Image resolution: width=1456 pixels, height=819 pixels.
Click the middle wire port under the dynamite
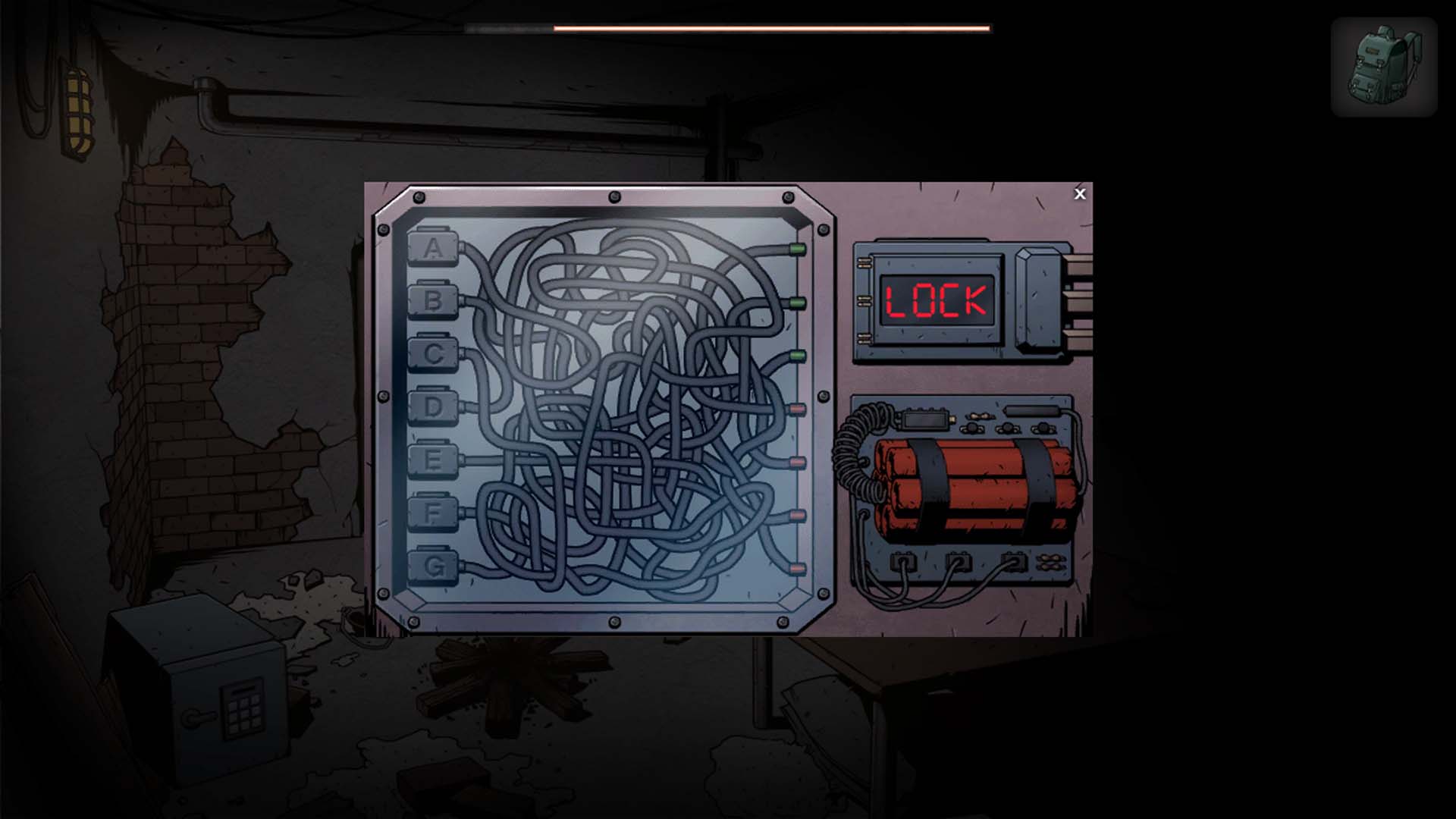click(x=958, y=563)
